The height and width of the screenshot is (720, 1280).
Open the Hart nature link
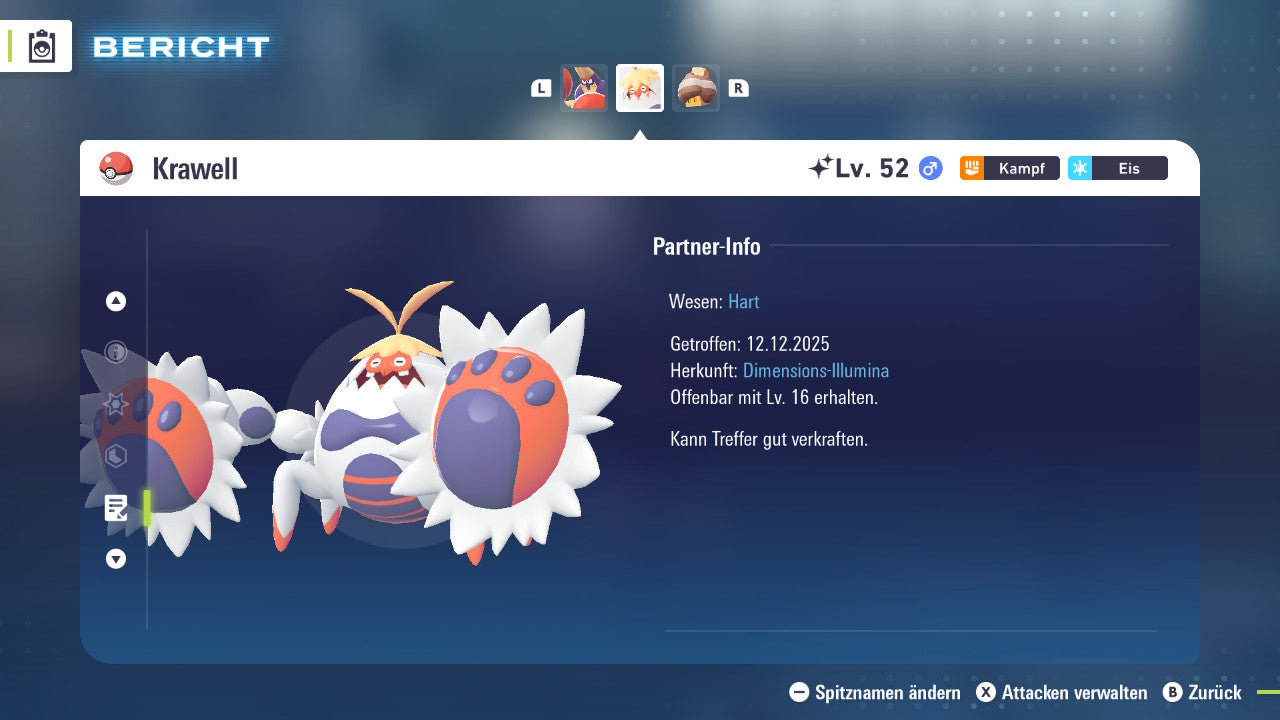point(743,301)
